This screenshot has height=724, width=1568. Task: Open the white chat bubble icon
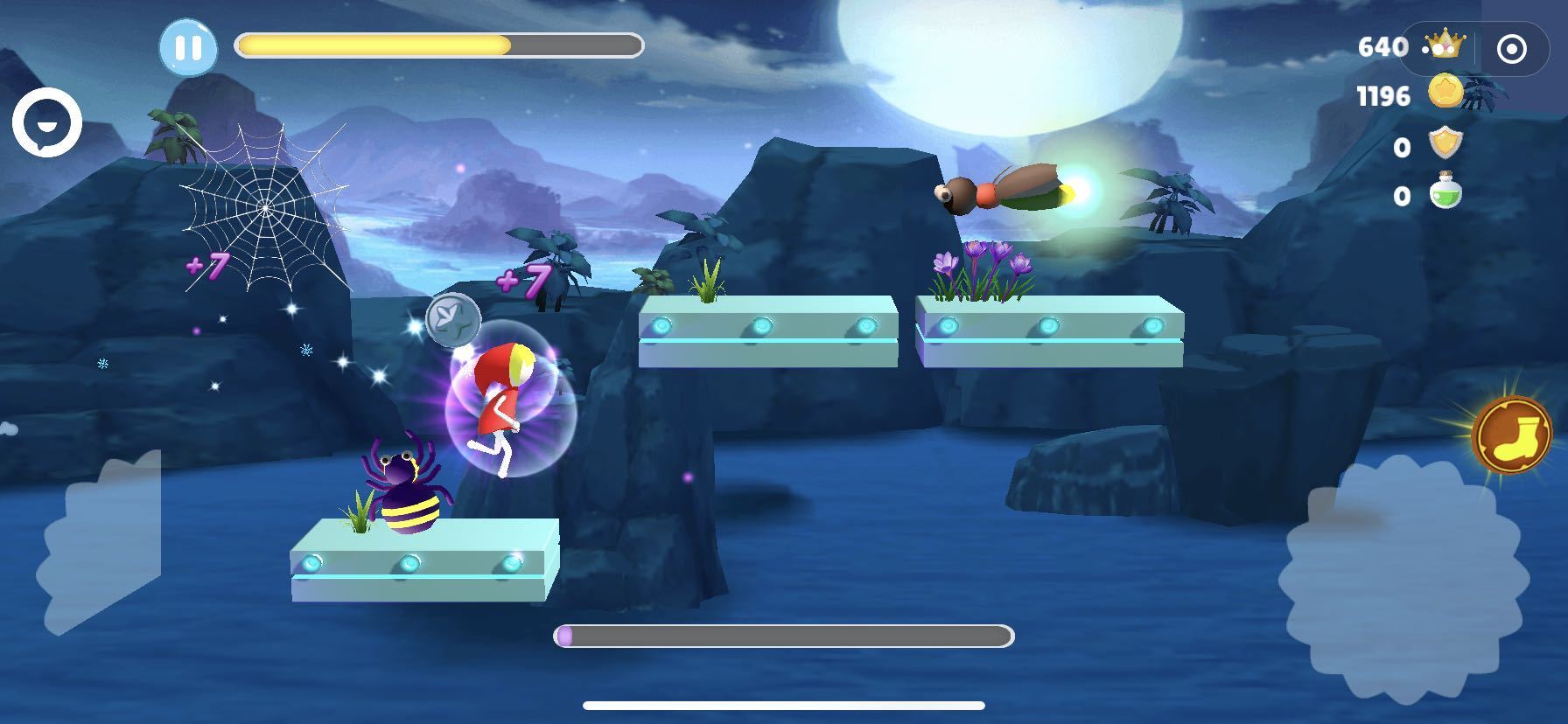[46, 123]
